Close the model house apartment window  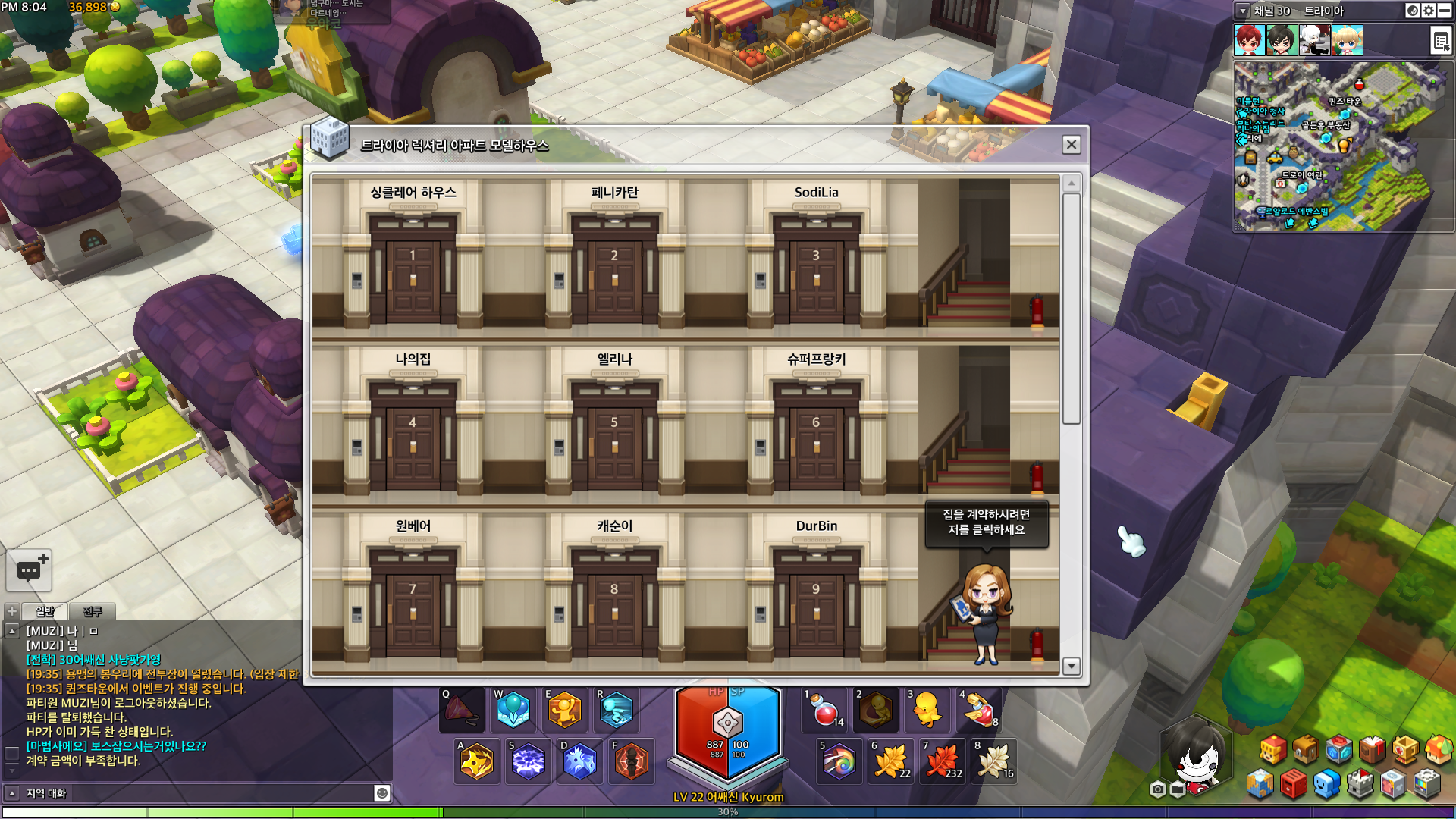coord(1071,145)
